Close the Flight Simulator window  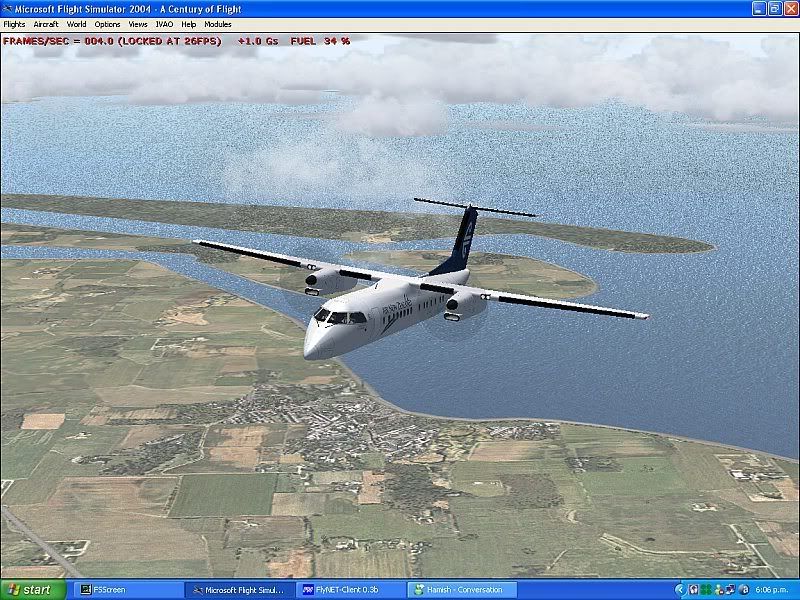pyautogui.click(x=788, y=8)
